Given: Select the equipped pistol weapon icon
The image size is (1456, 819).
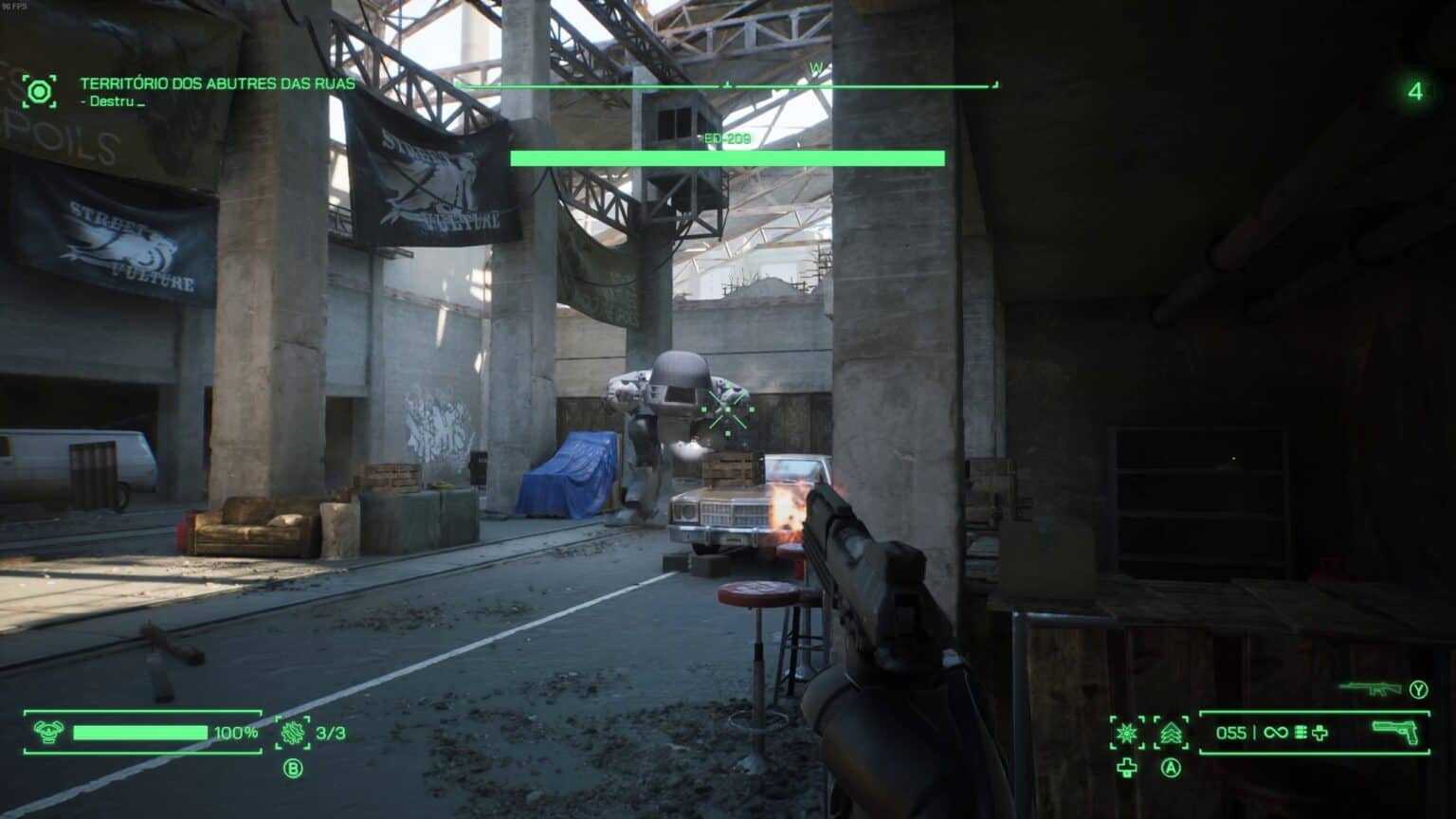Looking at the screenshot, I should pyautogui.click(x=1395, y=732).
